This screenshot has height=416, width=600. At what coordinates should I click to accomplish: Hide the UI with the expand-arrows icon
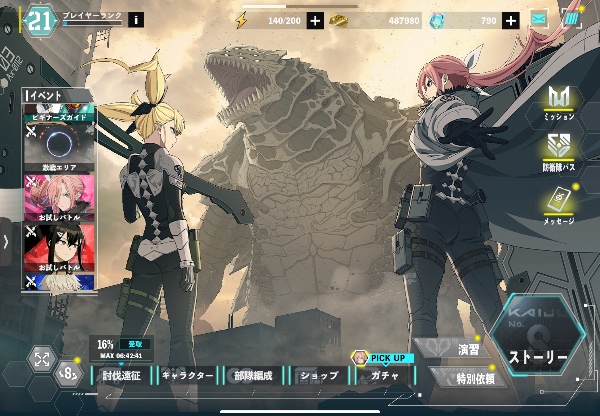42,358
